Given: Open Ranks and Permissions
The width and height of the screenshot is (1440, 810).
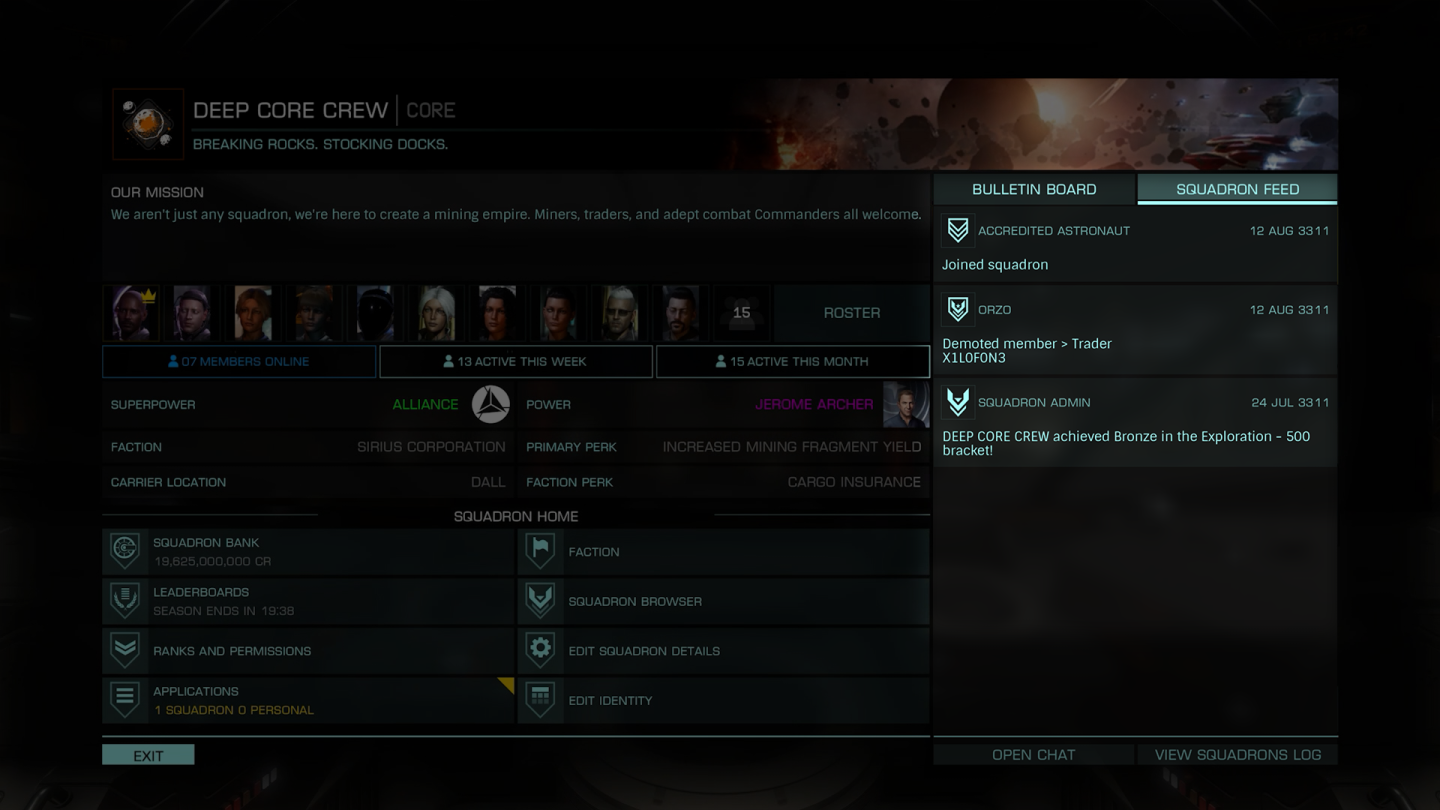Looking at the screenshot, I should point(308,651).
